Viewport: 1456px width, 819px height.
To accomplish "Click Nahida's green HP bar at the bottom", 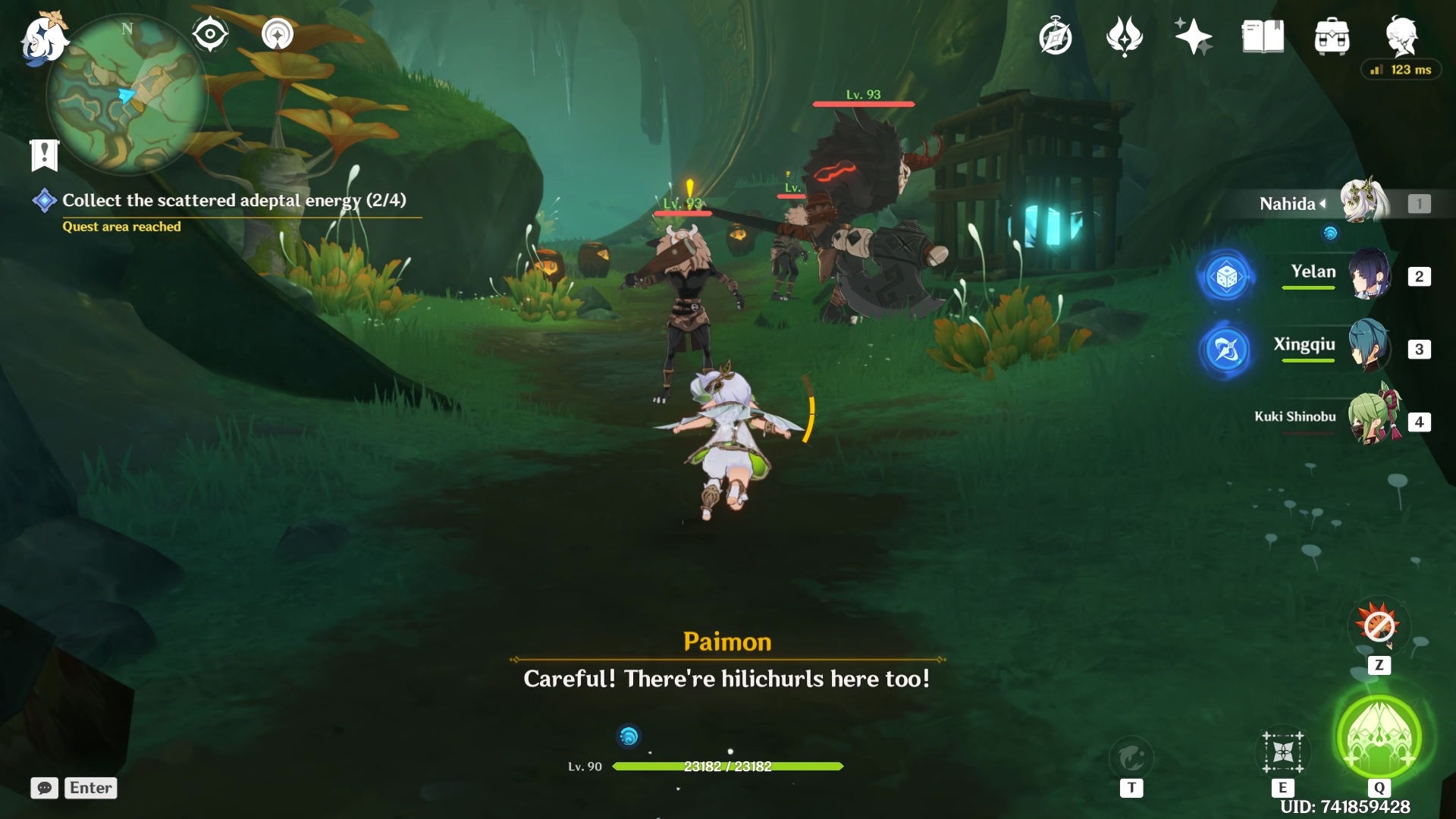I will [726, 767].
